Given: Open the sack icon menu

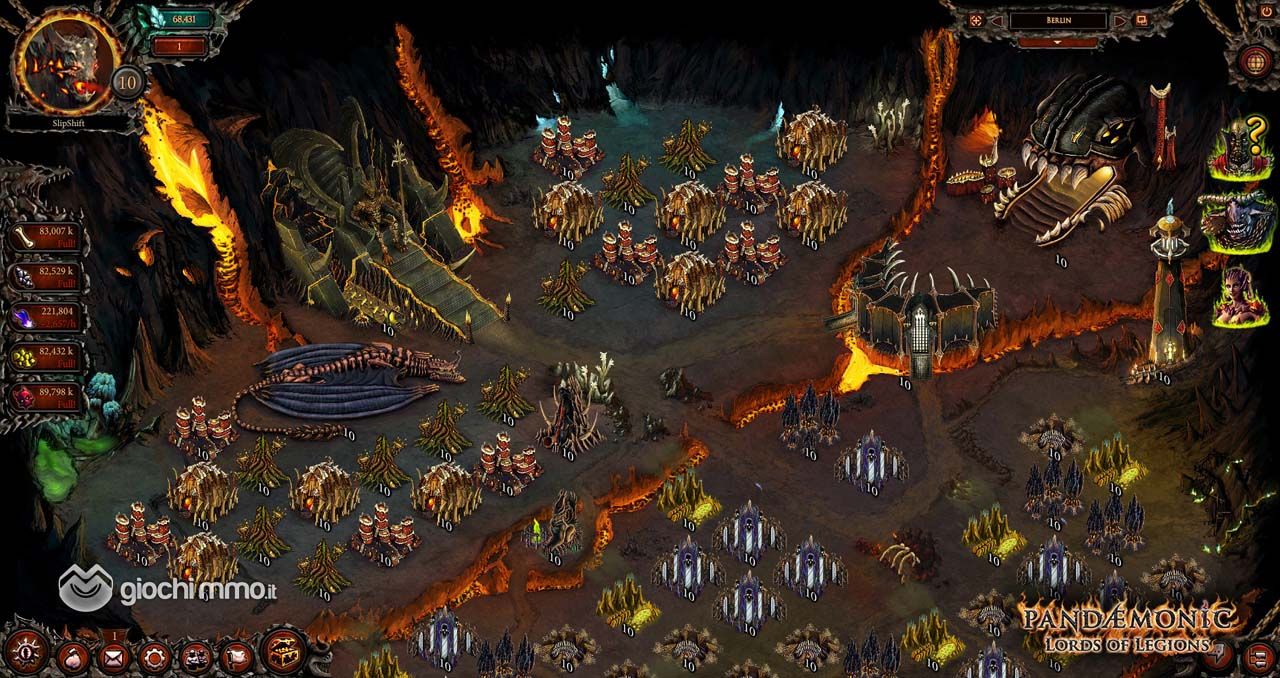Looking at the screenshot, I should 73,657.
